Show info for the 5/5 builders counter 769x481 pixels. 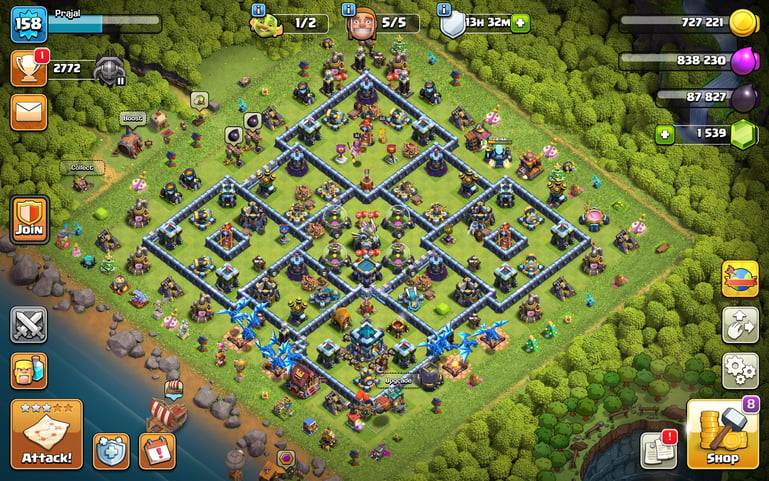349,10
